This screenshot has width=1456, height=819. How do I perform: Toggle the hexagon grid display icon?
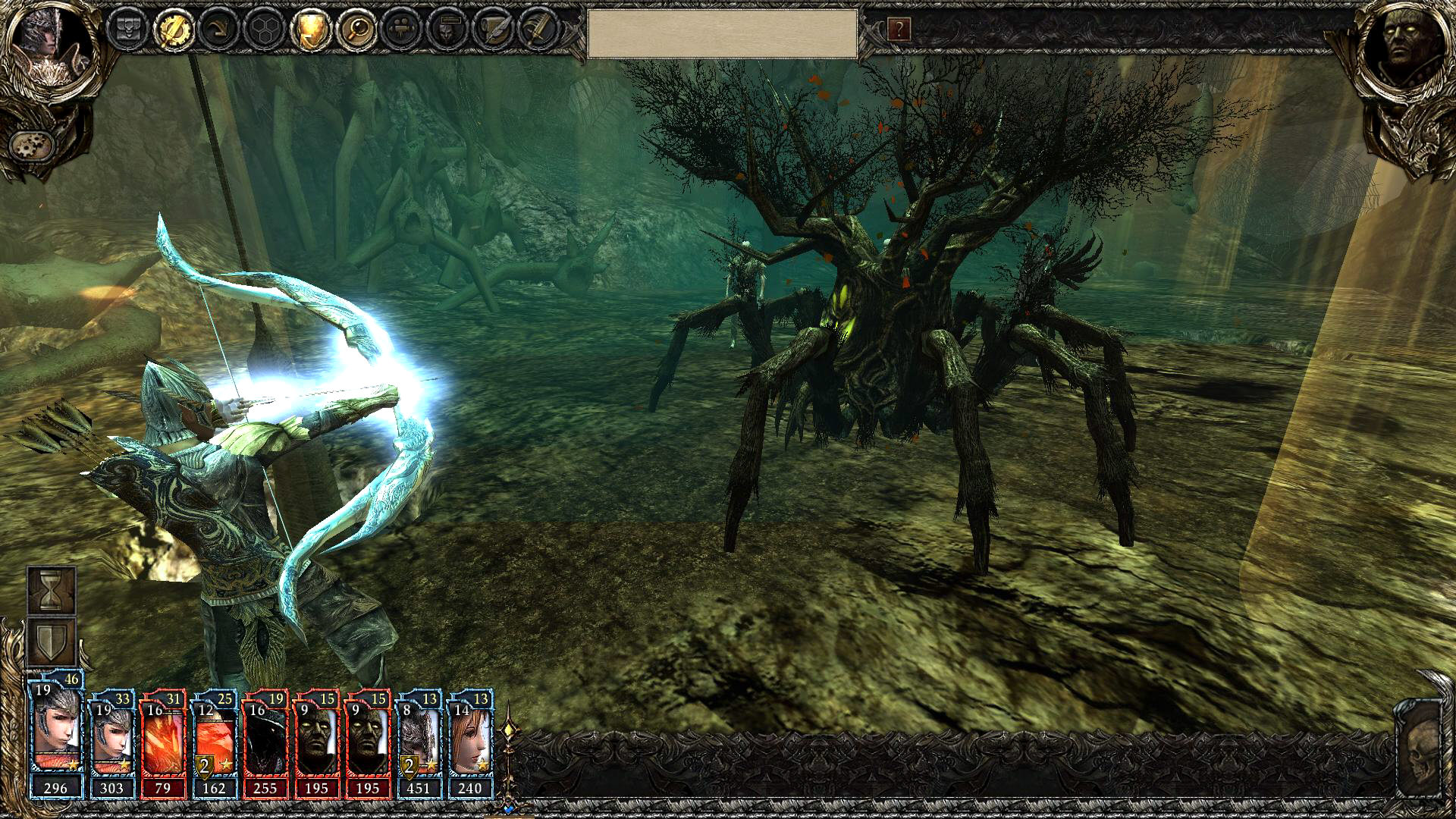coord(265,30)
